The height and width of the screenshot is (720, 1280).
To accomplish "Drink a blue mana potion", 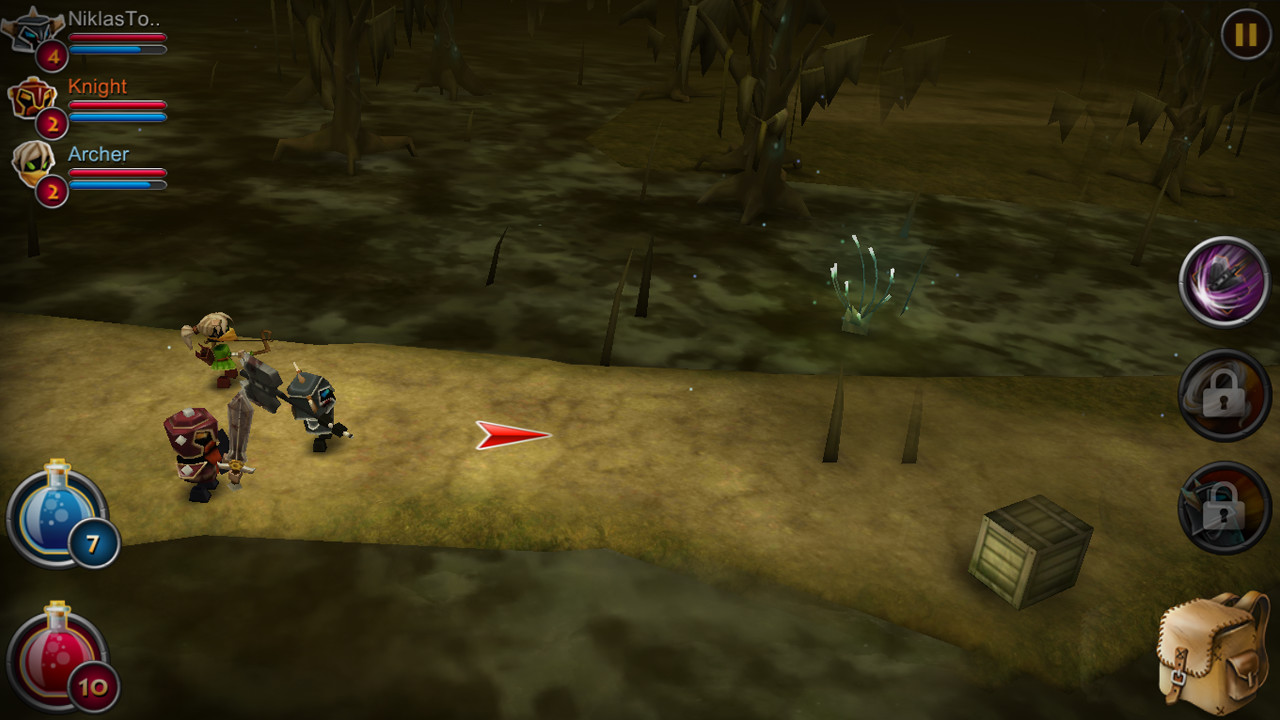I will pos(55,520).
